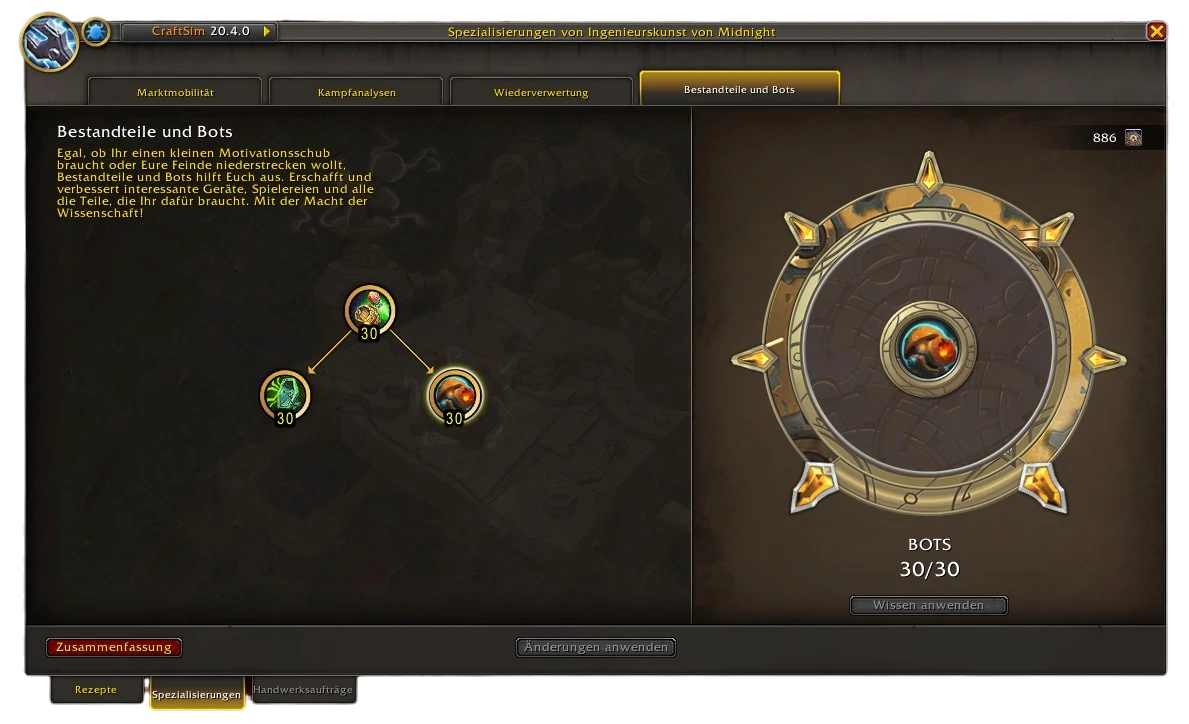Click the central Bots dial icon
This screenshot has width=1189, height=724.
click(x=929, y=349)
